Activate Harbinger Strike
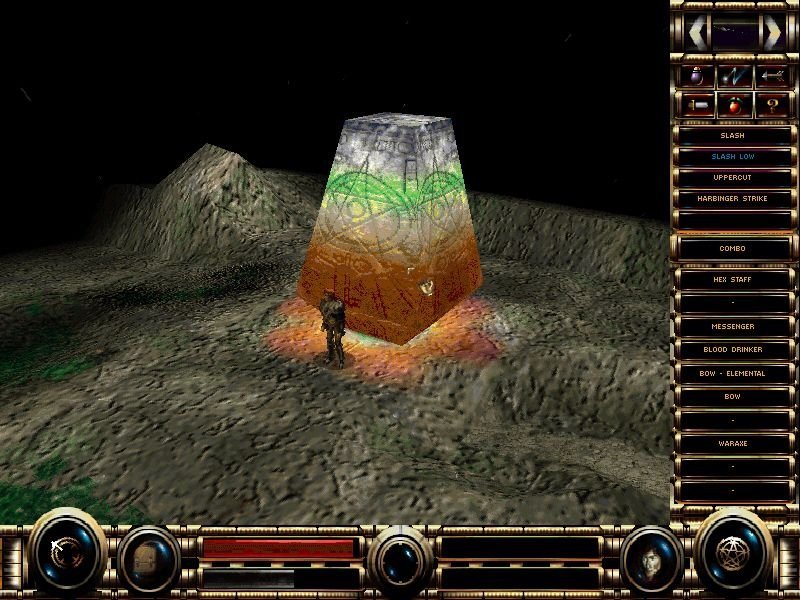The height and width of the screenshot is (600, 800). (732, 199)
